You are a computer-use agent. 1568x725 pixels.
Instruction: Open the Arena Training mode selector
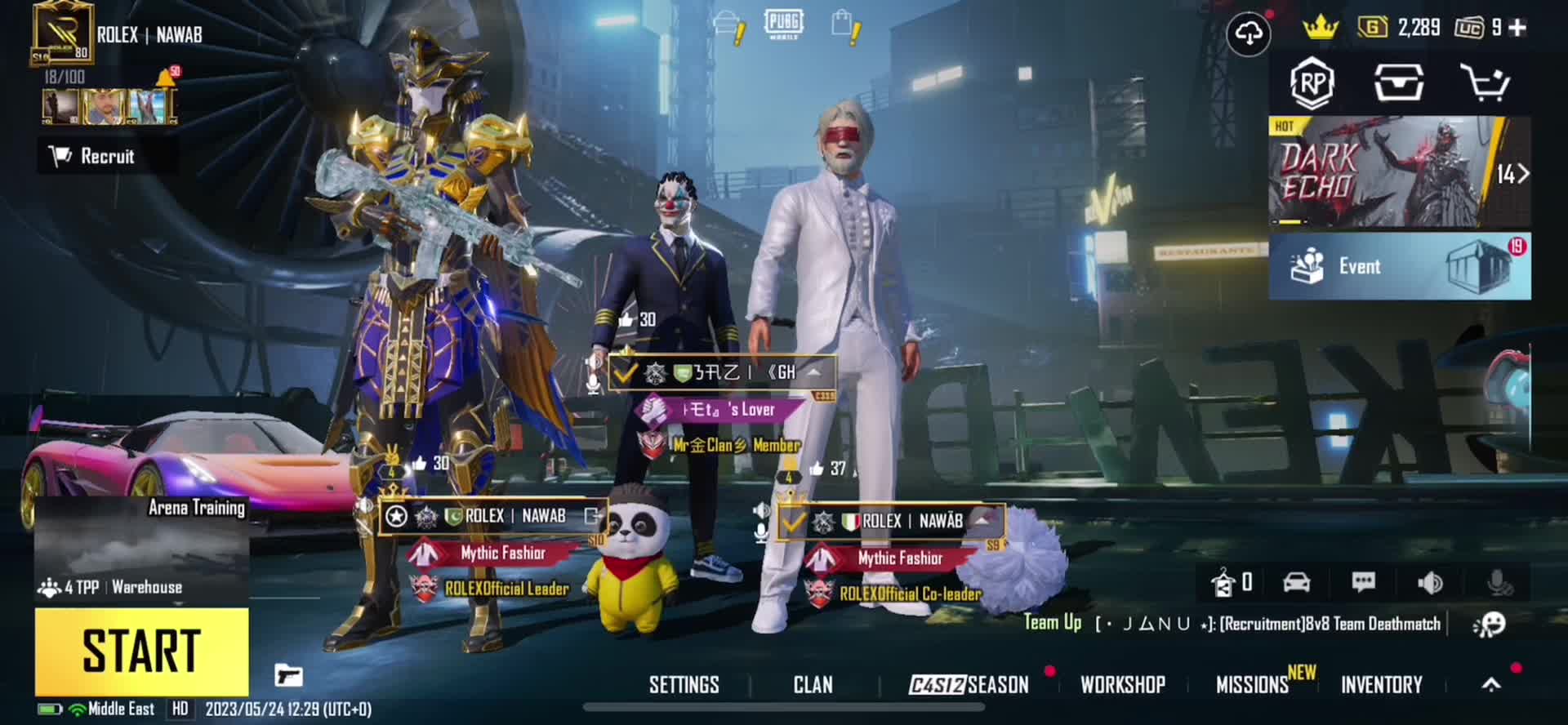pos(141,548)
